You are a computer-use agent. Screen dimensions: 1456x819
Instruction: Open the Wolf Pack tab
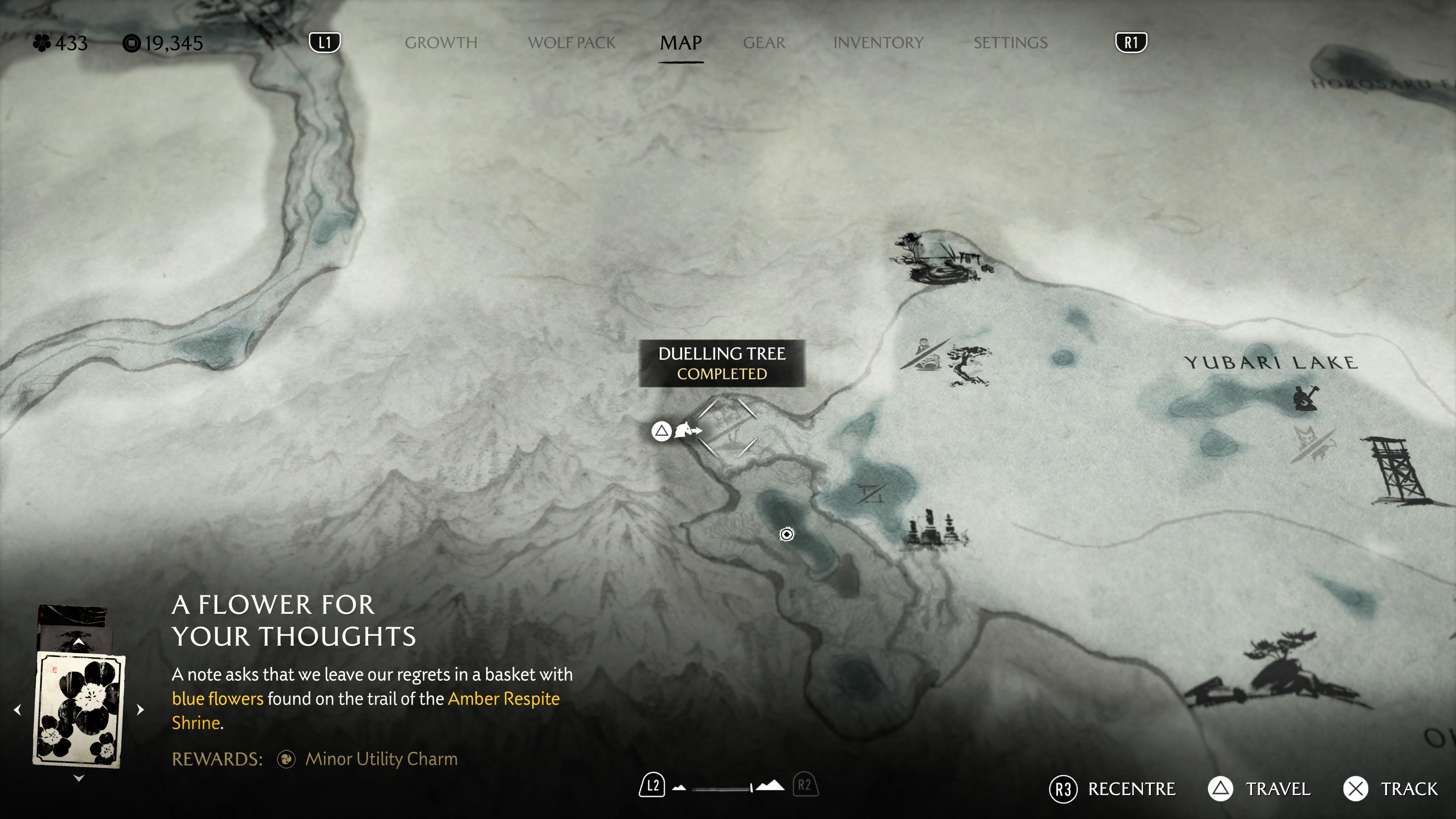[571, 43]
